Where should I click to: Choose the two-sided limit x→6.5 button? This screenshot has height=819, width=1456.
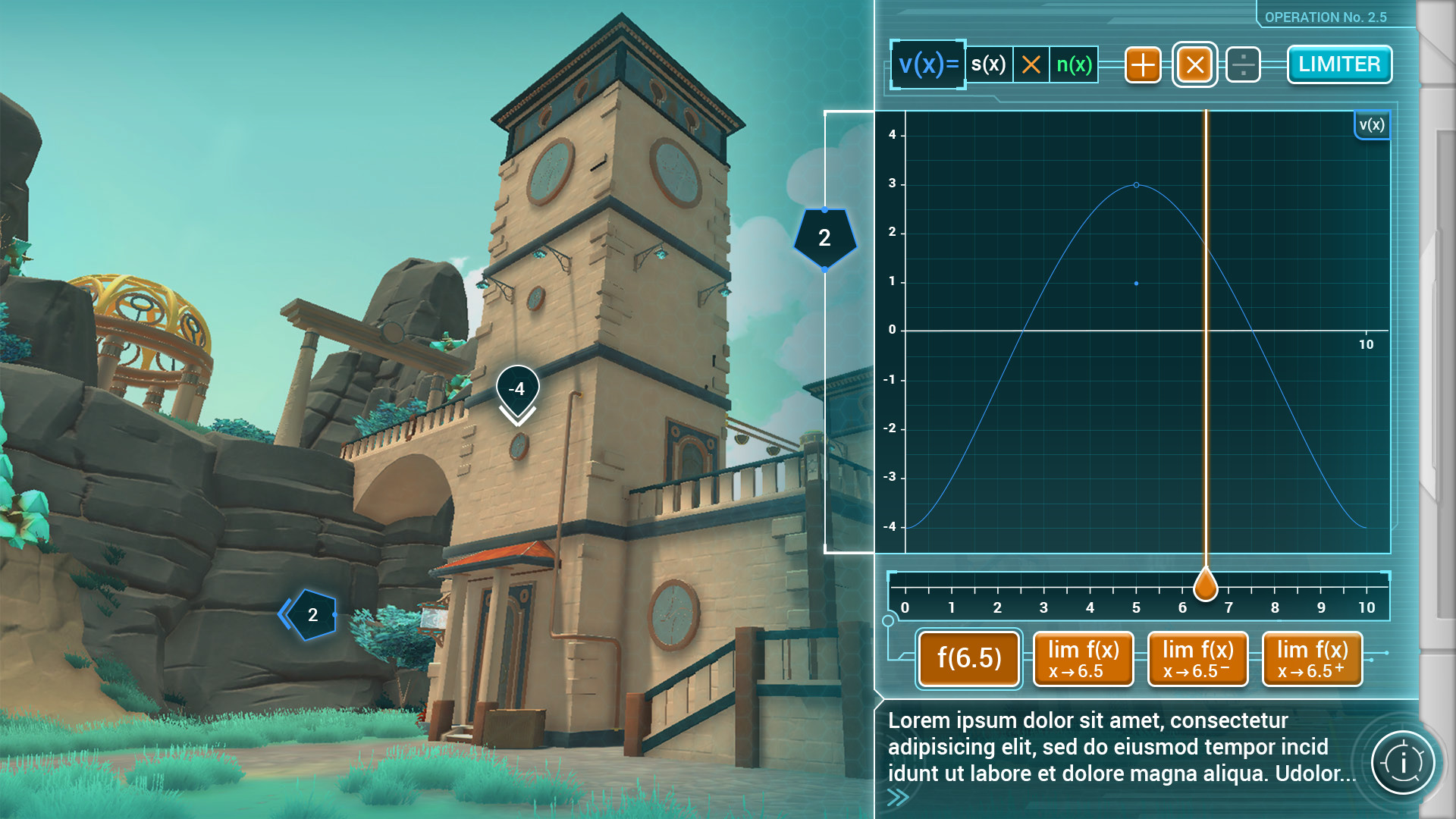1083,658
